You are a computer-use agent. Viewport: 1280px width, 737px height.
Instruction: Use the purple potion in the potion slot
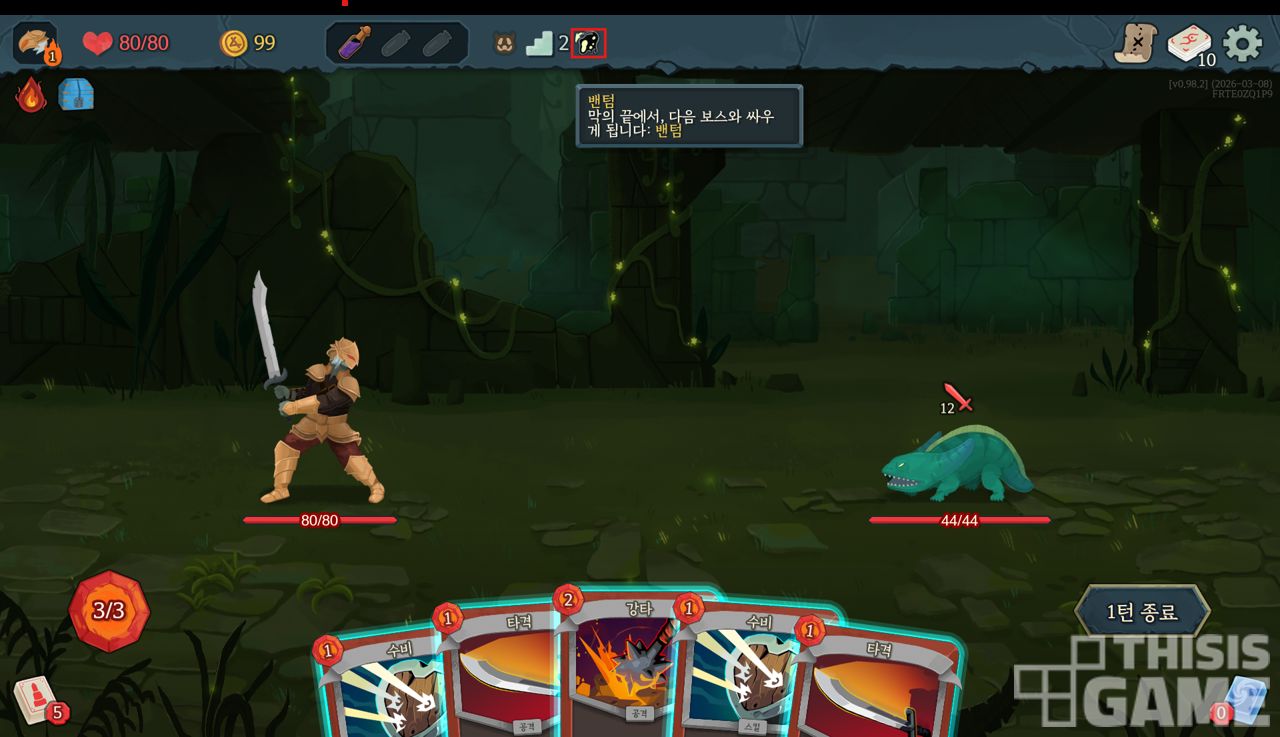tap(356, 43)
